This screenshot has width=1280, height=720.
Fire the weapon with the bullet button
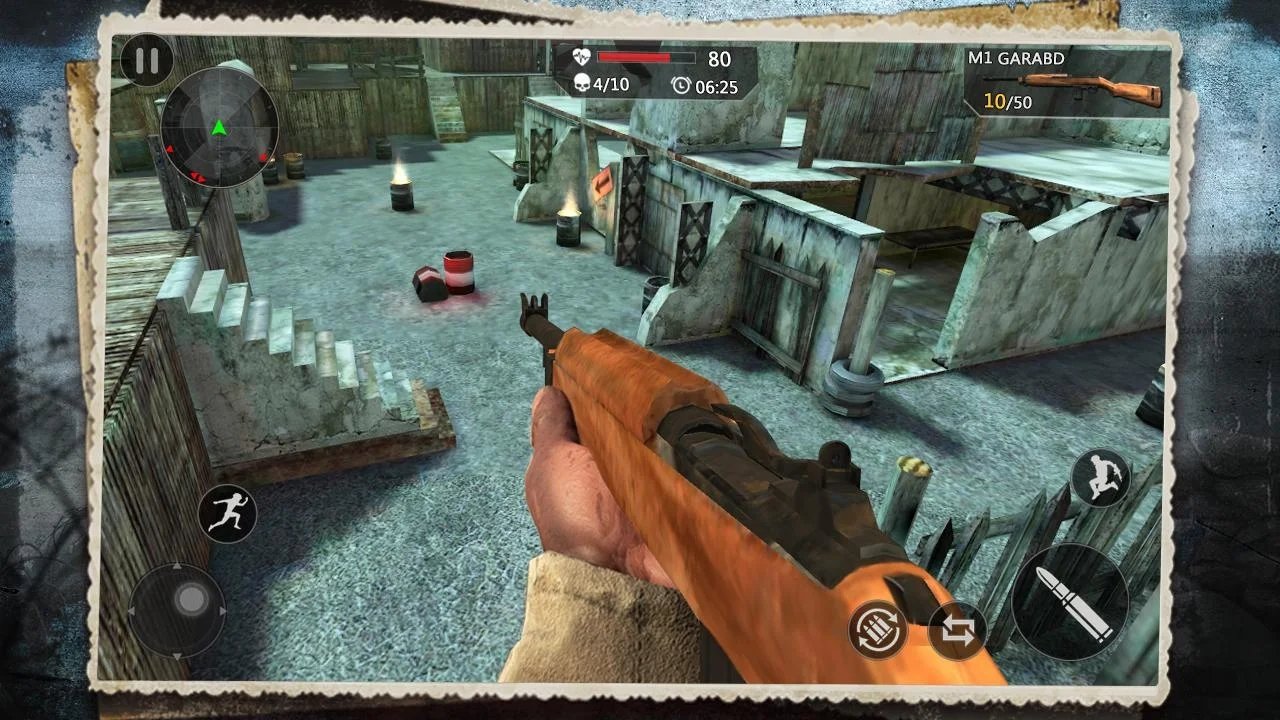click(x=1070, y=602)
